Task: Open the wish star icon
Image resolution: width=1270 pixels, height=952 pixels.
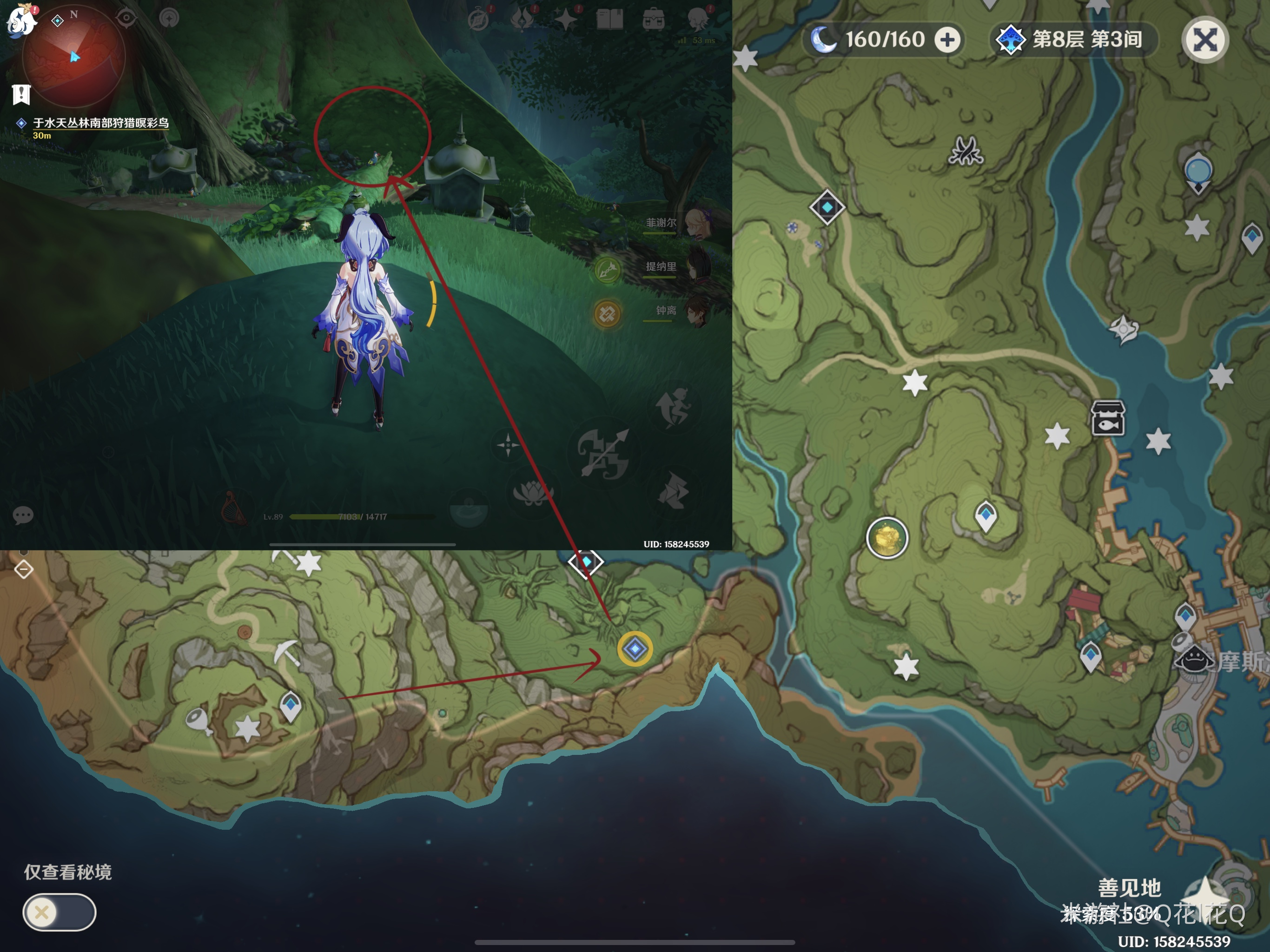Action: click(x=566, y=20)
